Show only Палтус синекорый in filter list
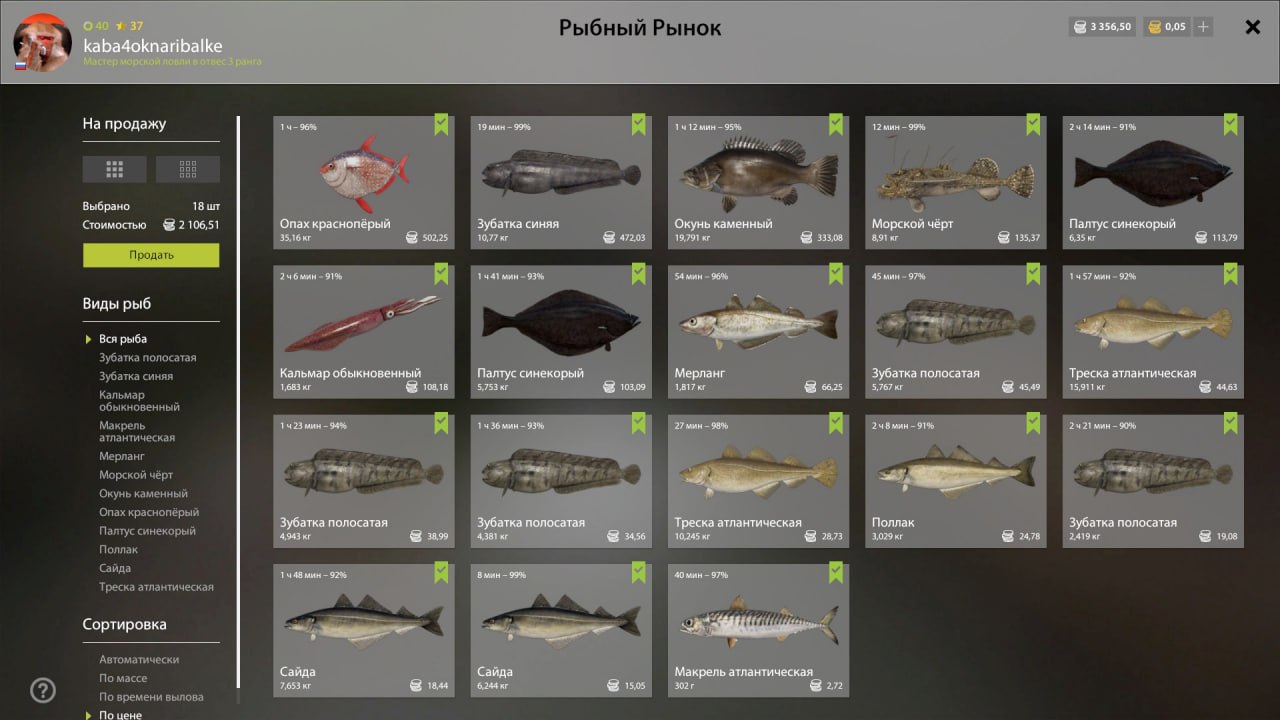This screenshot has width=1280, height=720. [x=147, y=531]
